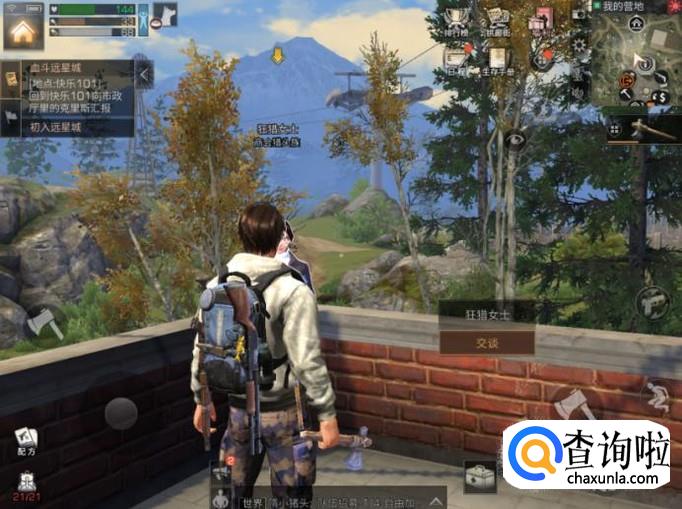Tap the pistol fire button
682x509 pixels.
pyautogui.click(x=653, y=298)
